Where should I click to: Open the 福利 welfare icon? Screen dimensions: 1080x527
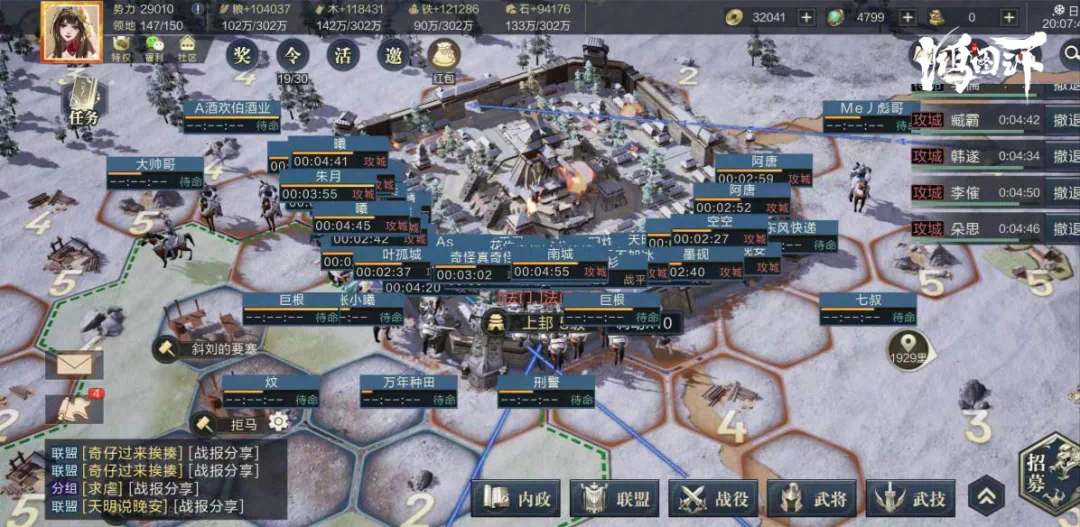[154, 50]
